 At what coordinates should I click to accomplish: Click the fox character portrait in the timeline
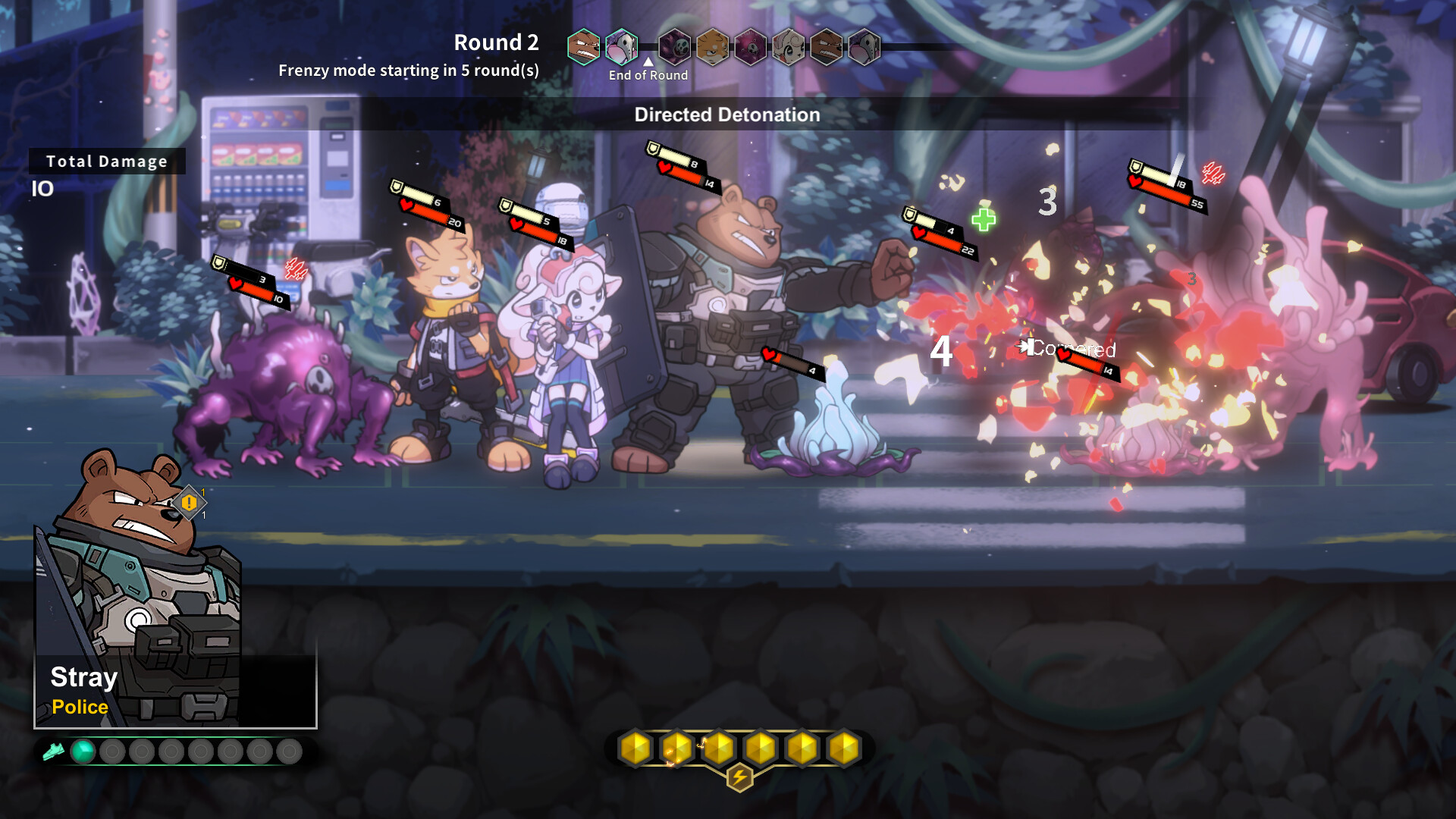click(712, 47)
